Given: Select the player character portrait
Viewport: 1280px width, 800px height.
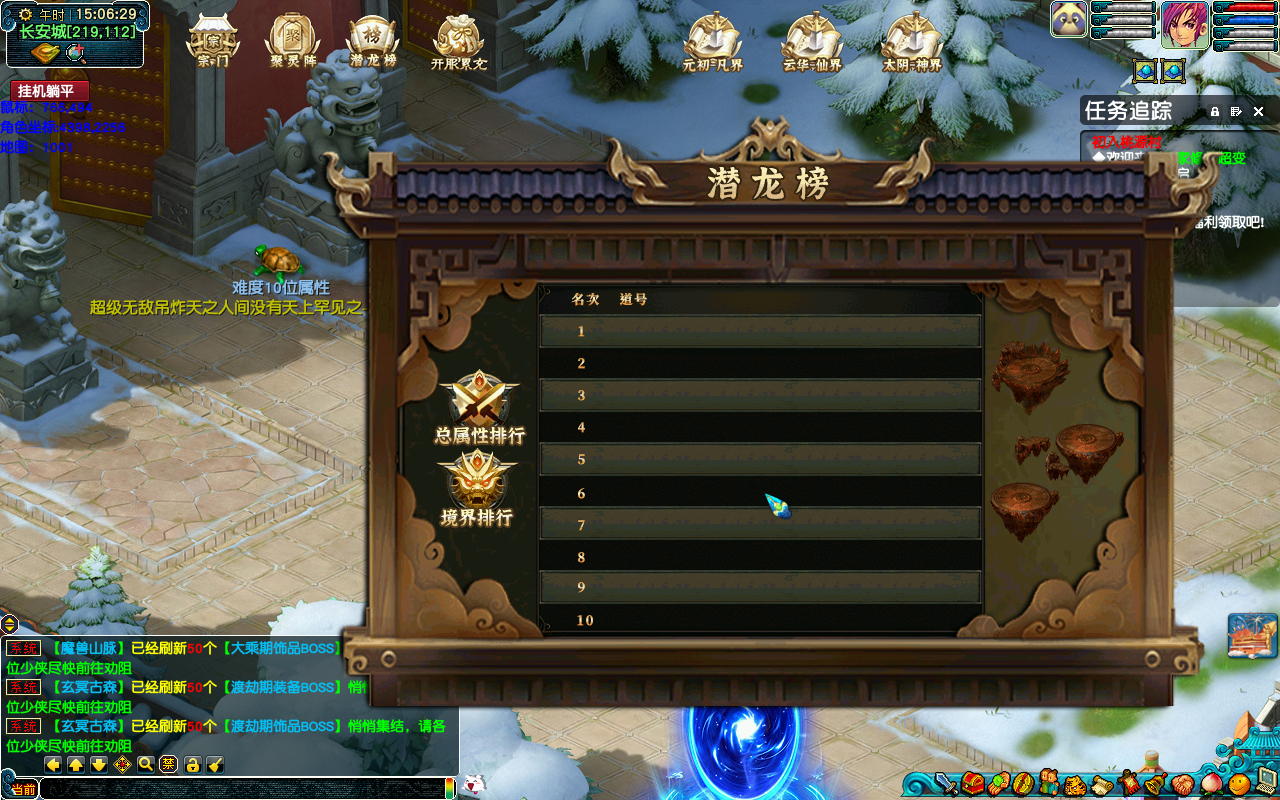Looking at the screenshot, I should [x=1185, y=20].
